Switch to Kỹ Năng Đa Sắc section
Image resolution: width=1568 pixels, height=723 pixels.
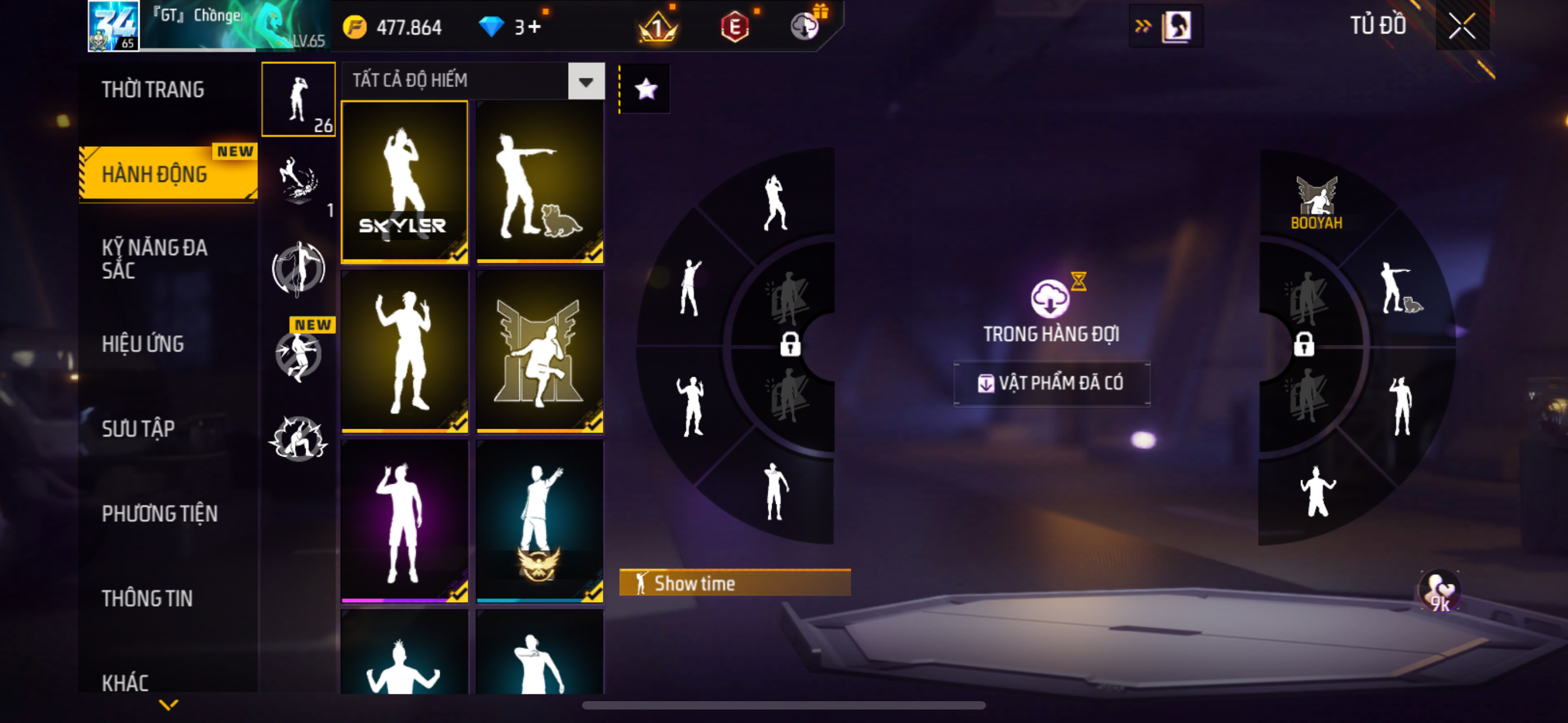click(x=155, y=258)
